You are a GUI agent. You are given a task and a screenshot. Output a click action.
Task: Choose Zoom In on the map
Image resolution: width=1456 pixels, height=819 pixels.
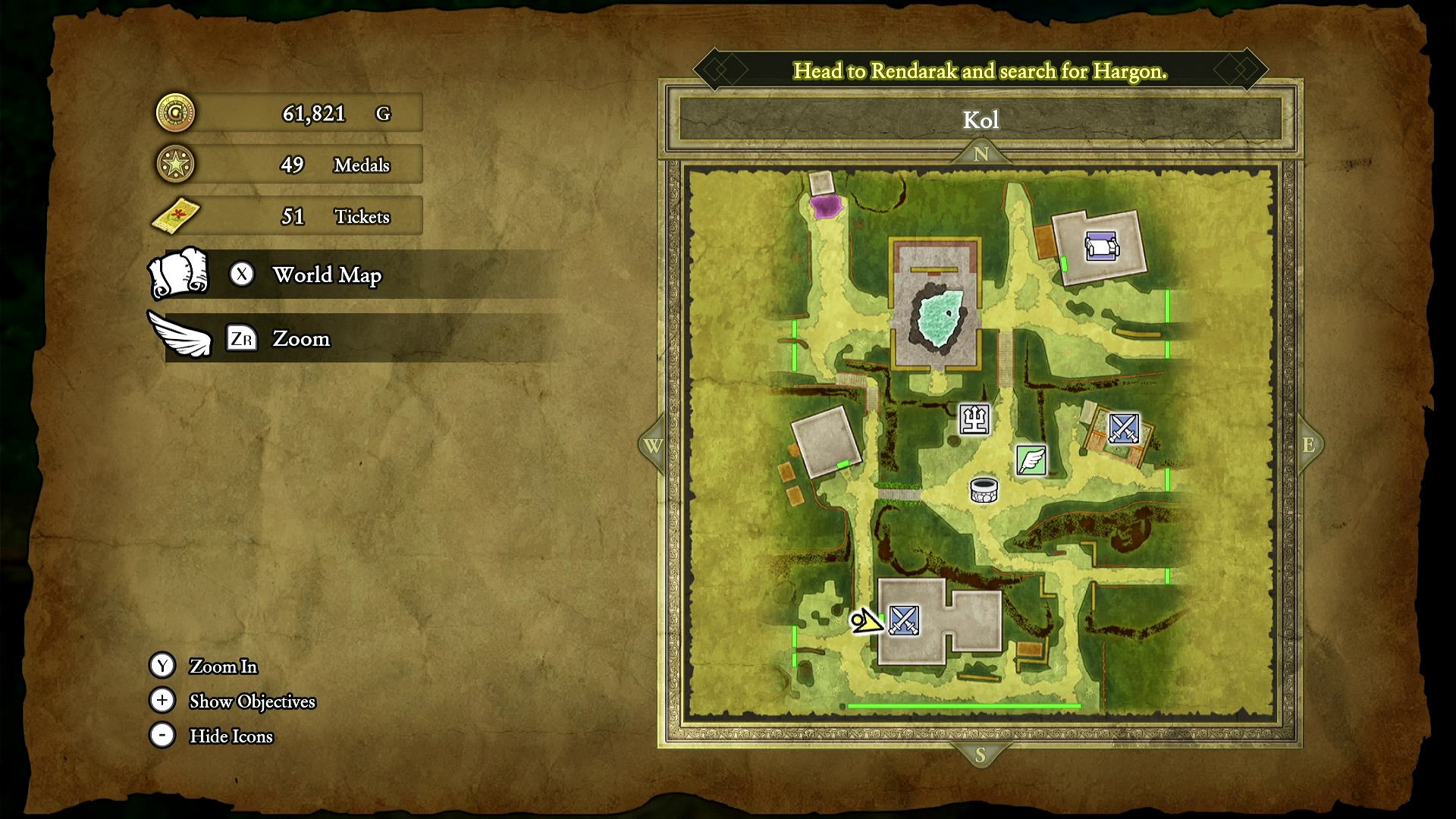223,666
